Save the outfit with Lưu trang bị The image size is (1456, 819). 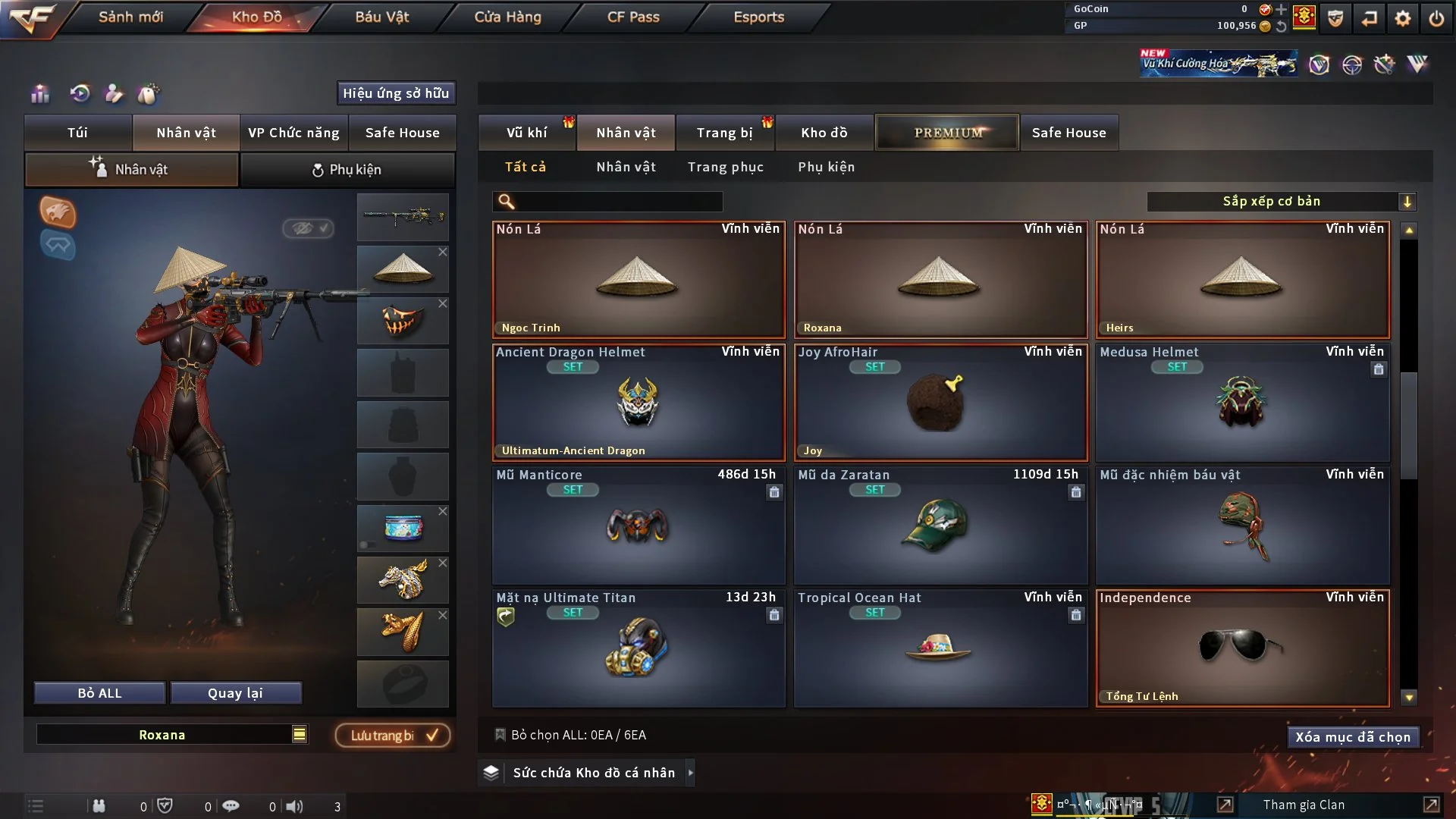pos(393,736)
